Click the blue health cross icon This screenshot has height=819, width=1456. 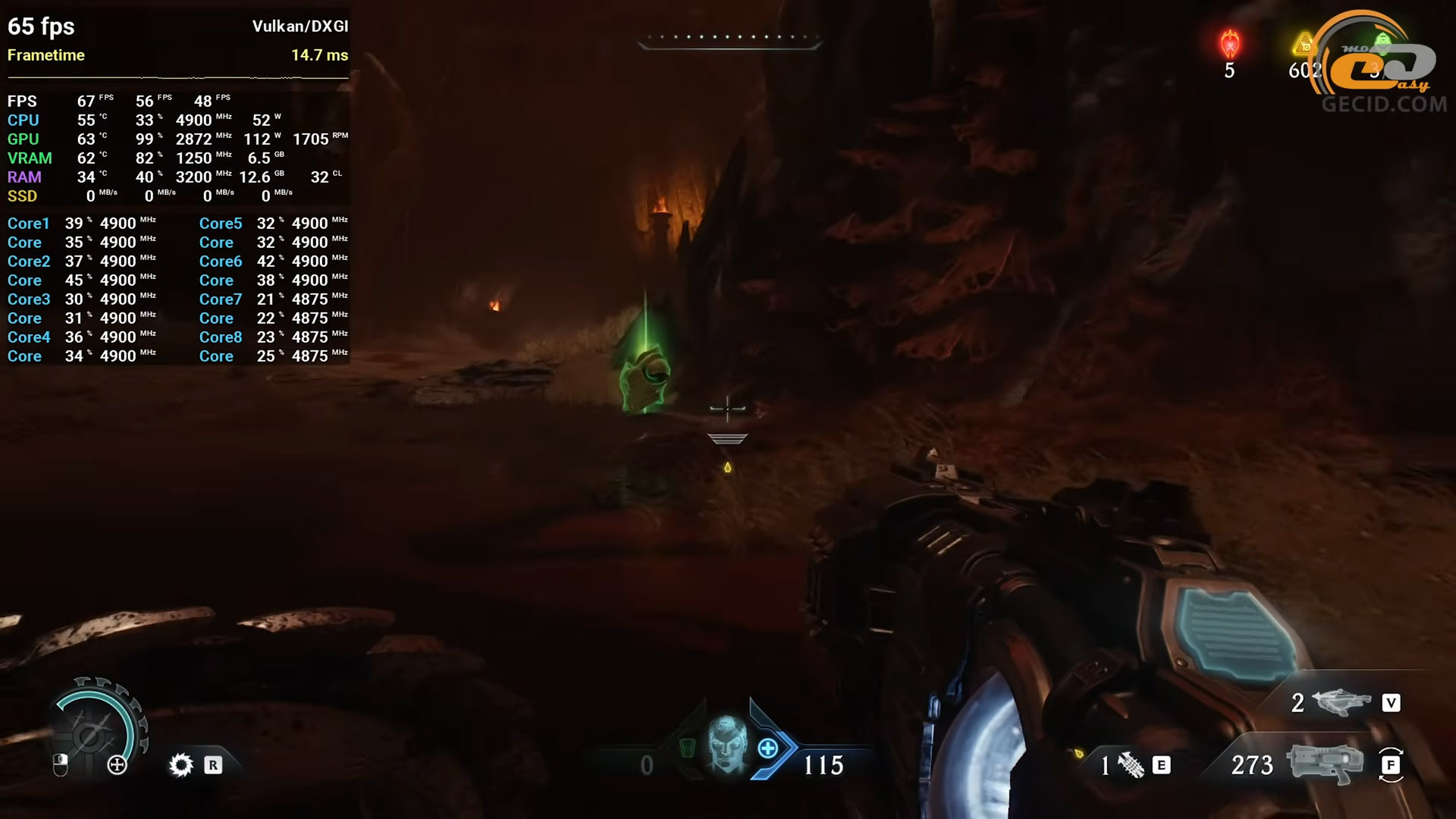[x=768, y=749]
